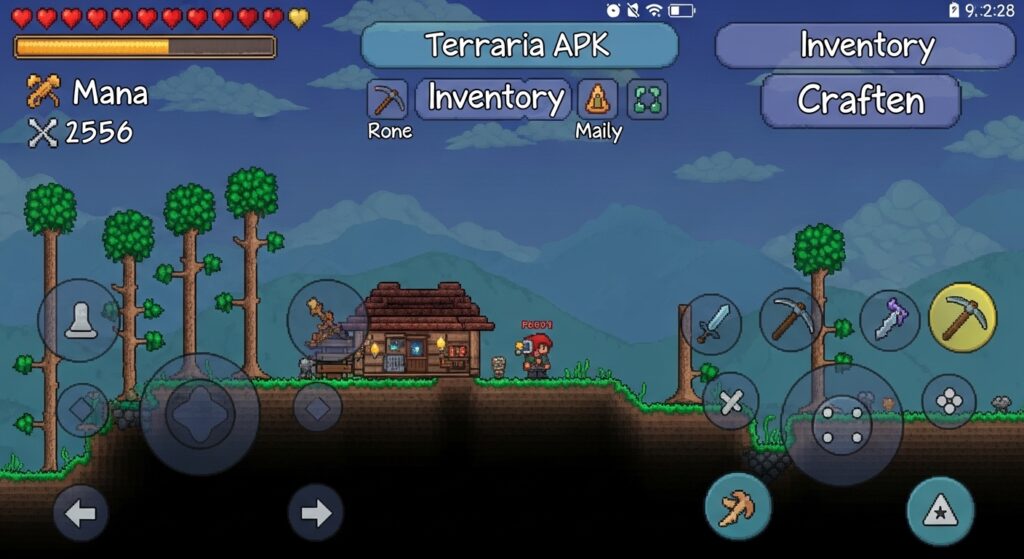Select the purple-hilted blade quick slot

click(x=889, y=320)
